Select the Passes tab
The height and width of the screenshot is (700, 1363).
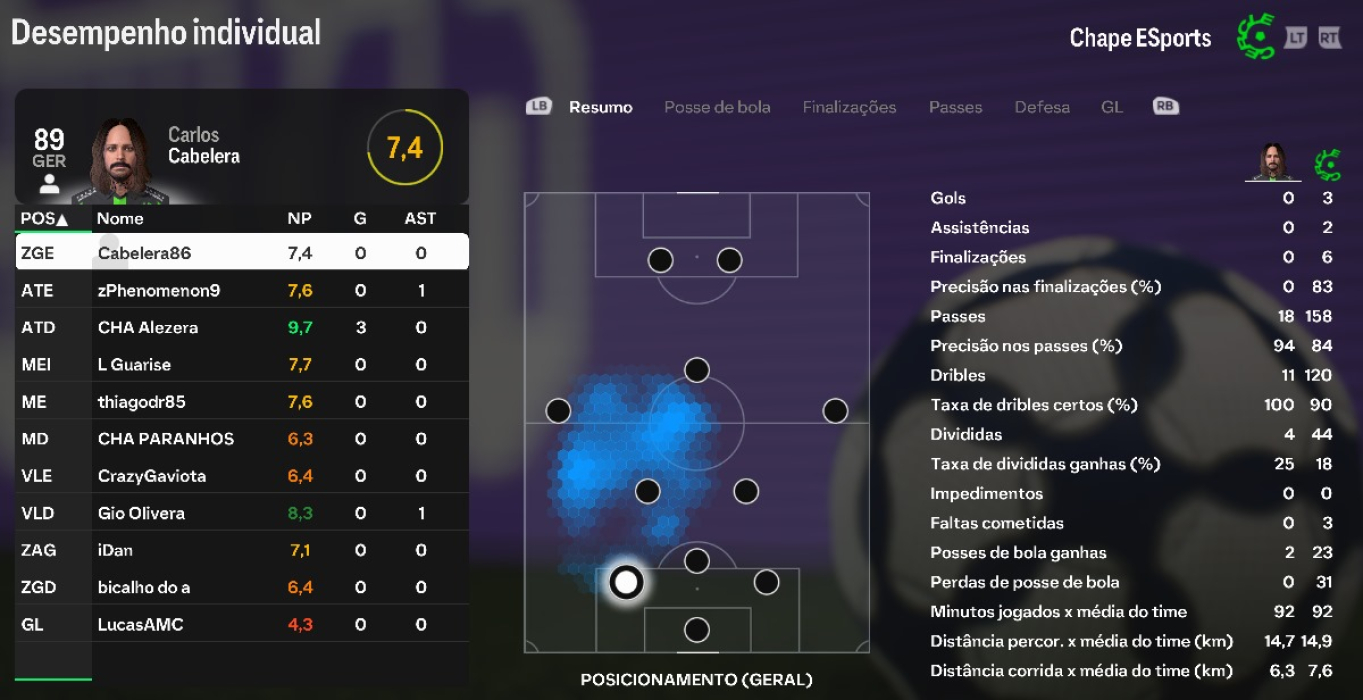click(x=955, y=107)
